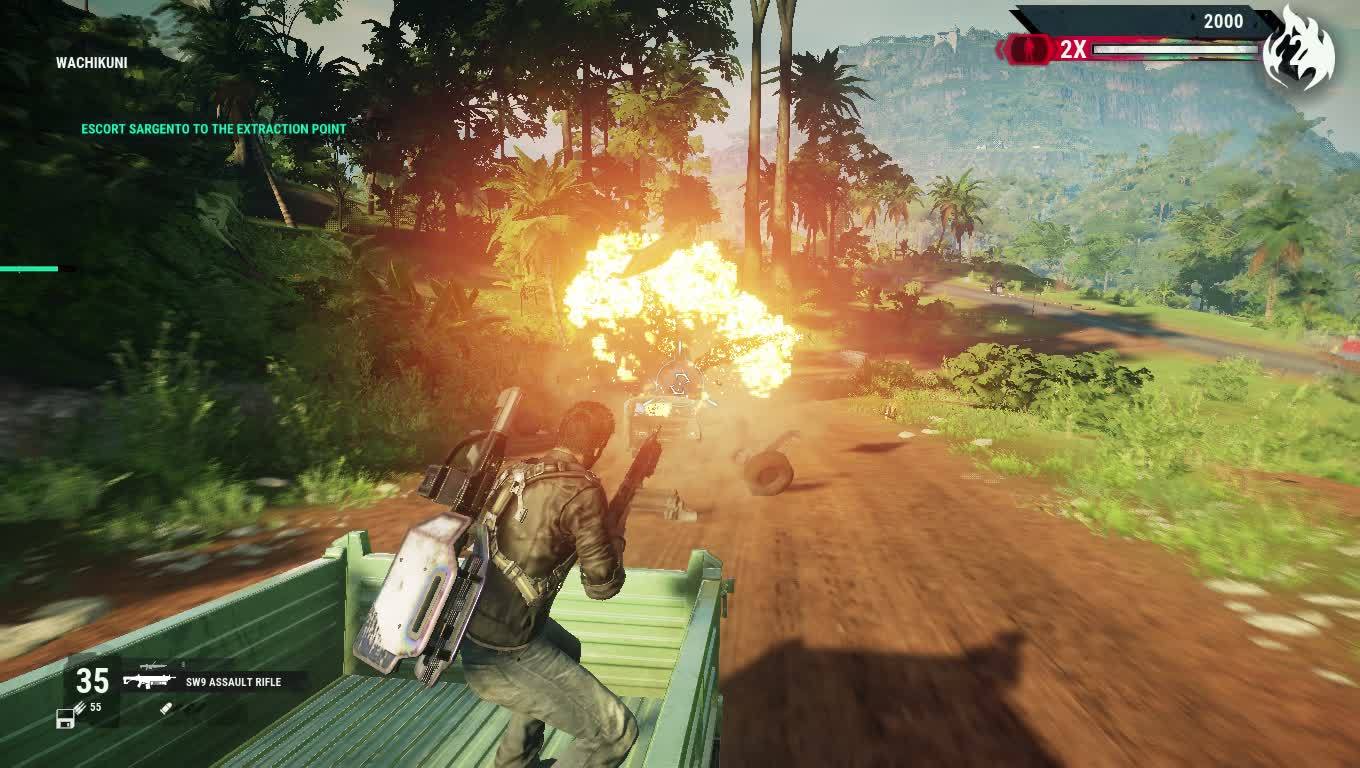Click the bullet-shaped ammo type icon
Viewport: 1360px width, 768px height.
[167, 707]
